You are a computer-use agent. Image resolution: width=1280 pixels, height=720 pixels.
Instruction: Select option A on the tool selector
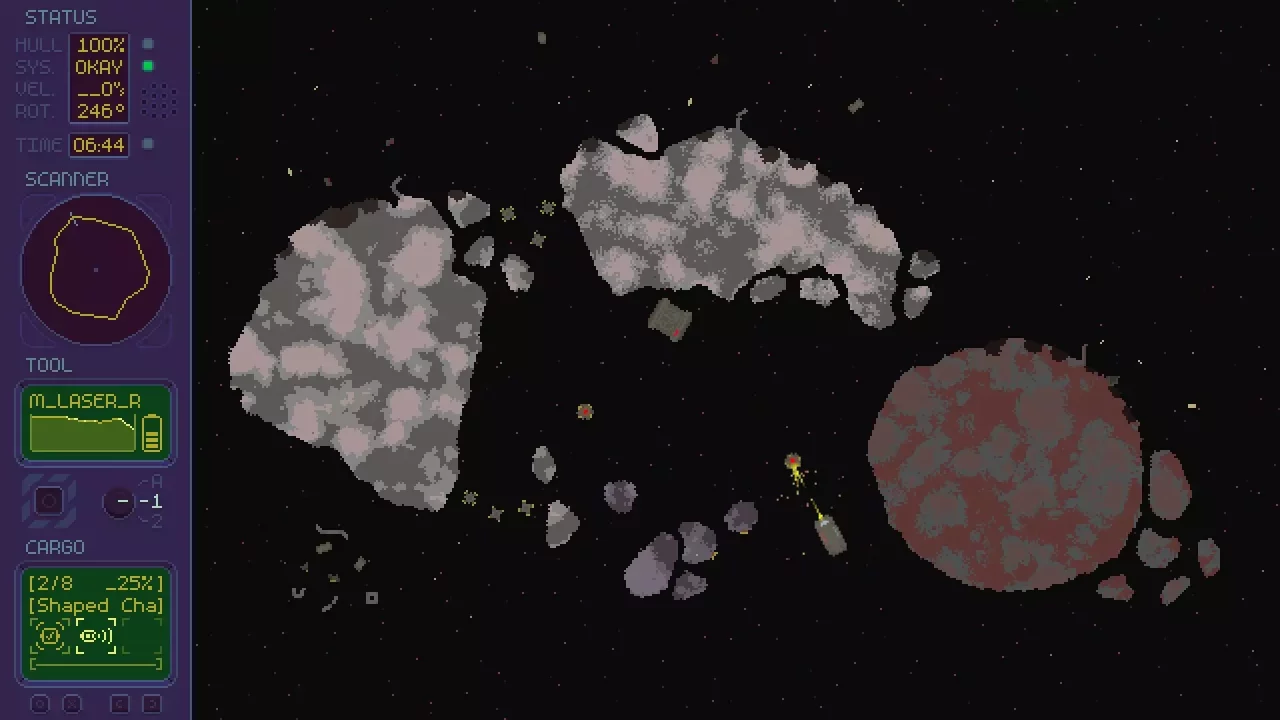tap(156, 482)
